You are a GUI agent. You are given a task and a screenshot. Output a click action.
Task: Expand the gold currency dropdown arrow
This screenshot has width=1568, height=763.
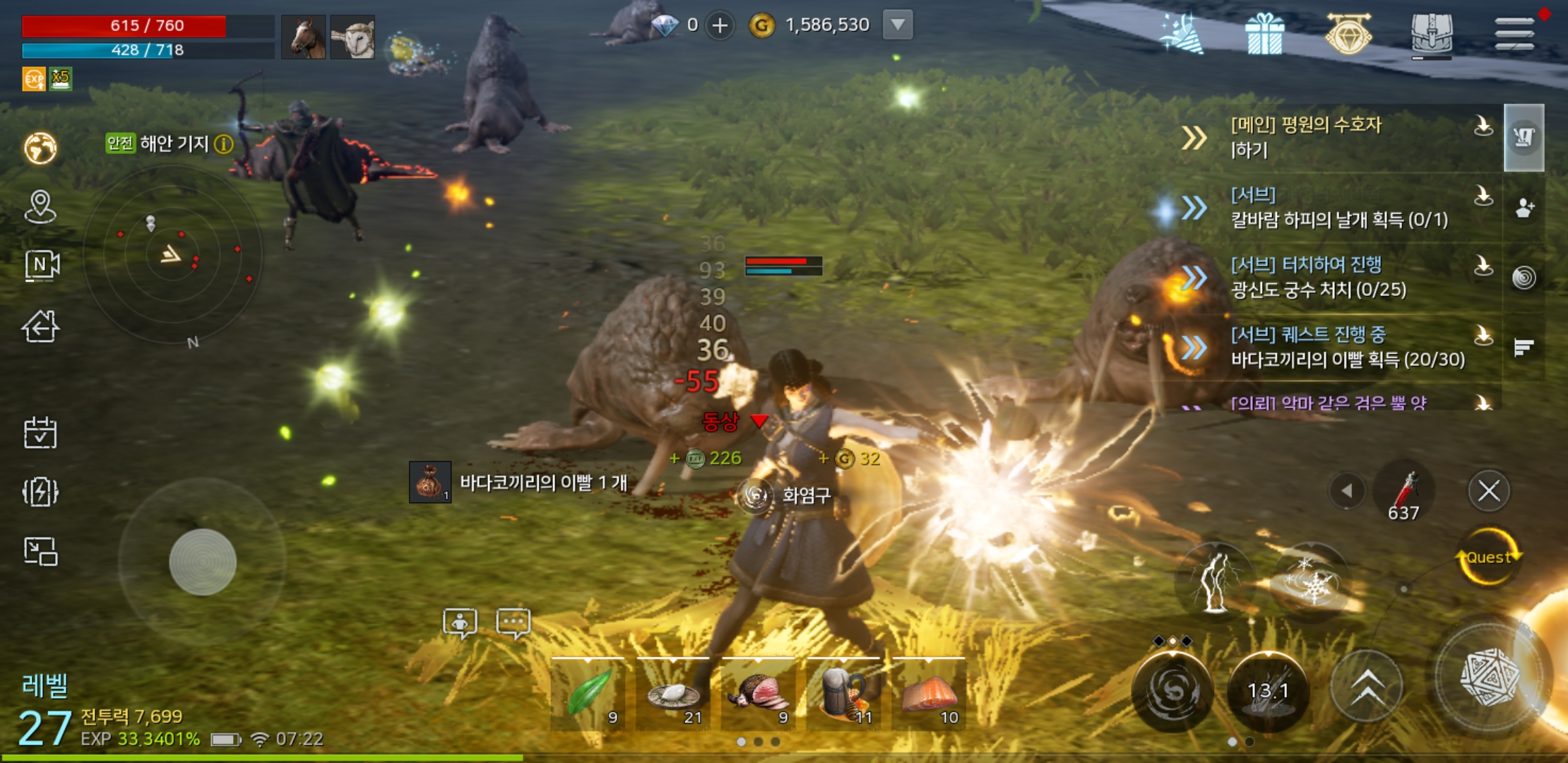coord(898,25)
